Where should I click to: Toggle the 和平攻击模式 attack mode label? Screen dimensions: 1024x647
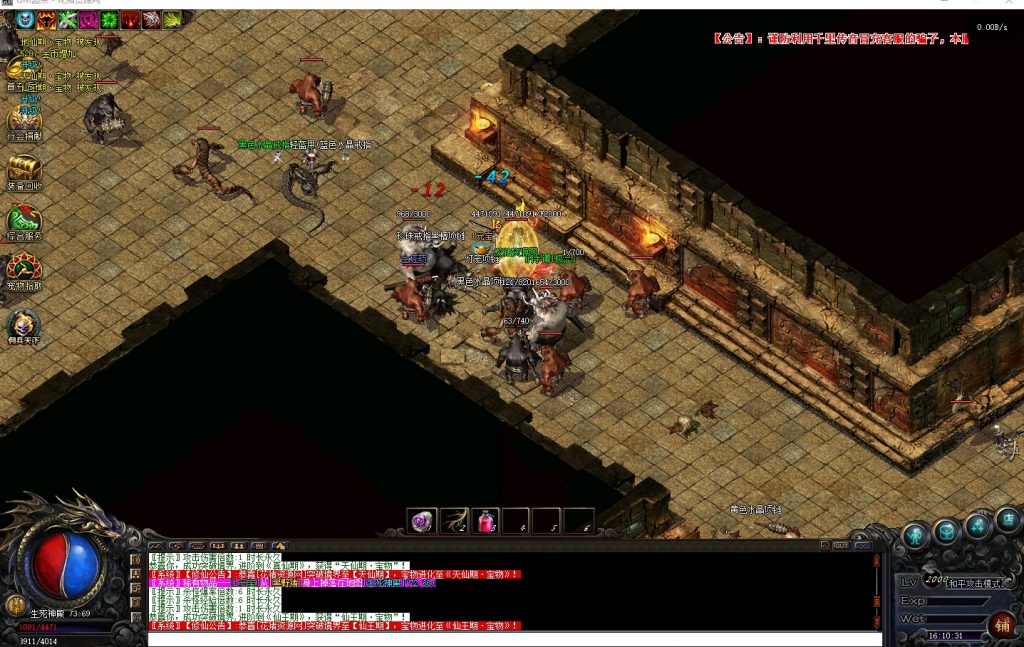coord(977,583)
